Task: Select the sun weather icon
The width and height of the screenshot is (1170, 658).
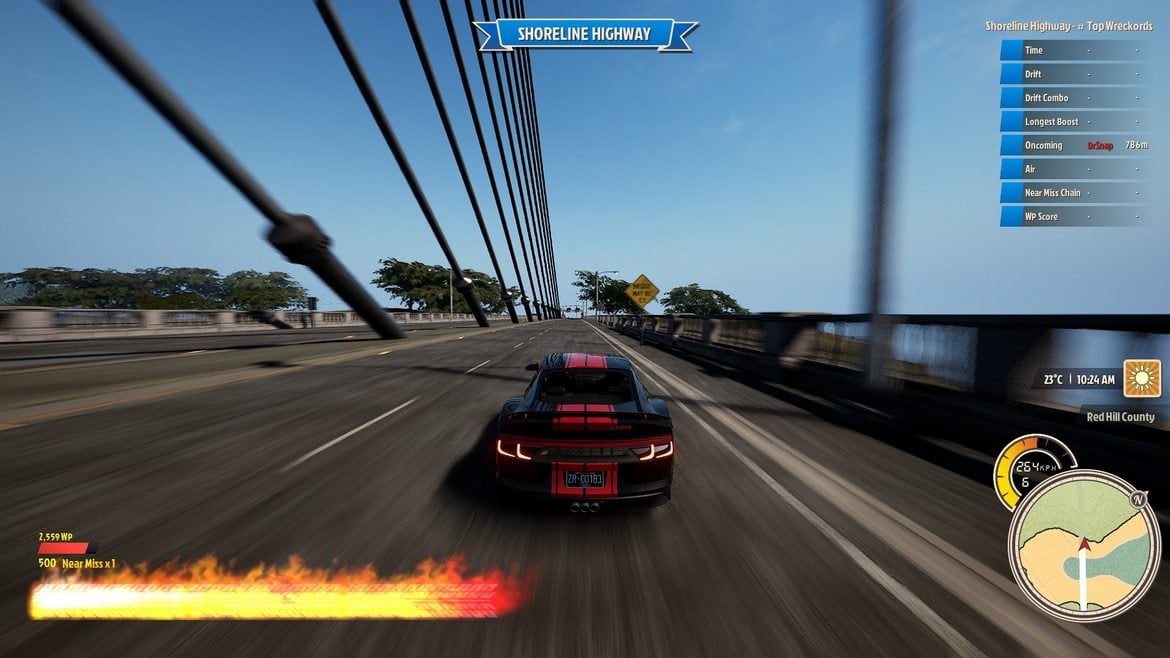Action: [1142, 379]
